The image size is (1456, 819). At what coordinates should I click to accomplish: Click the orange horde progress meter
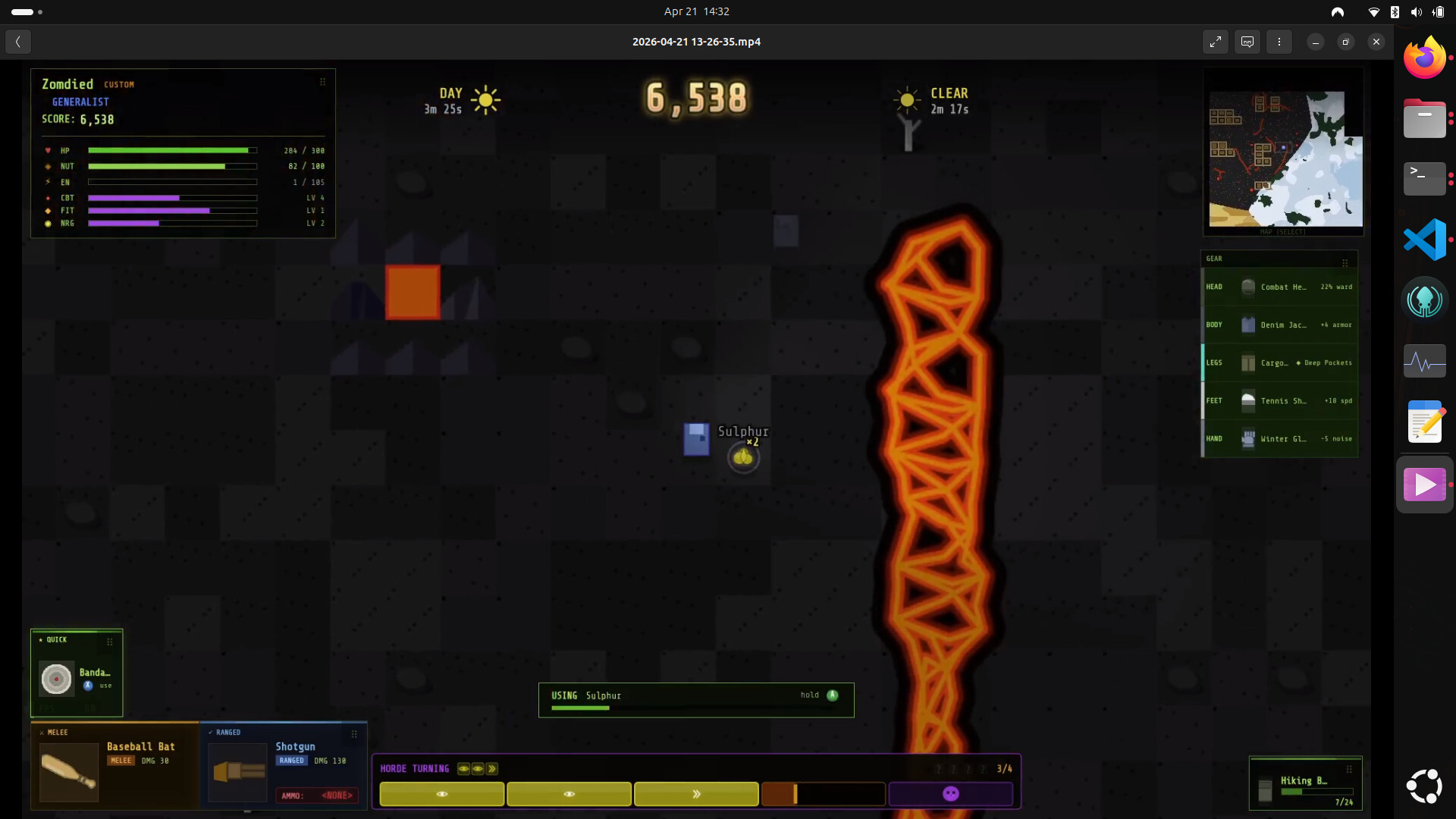tap(823, 794)
